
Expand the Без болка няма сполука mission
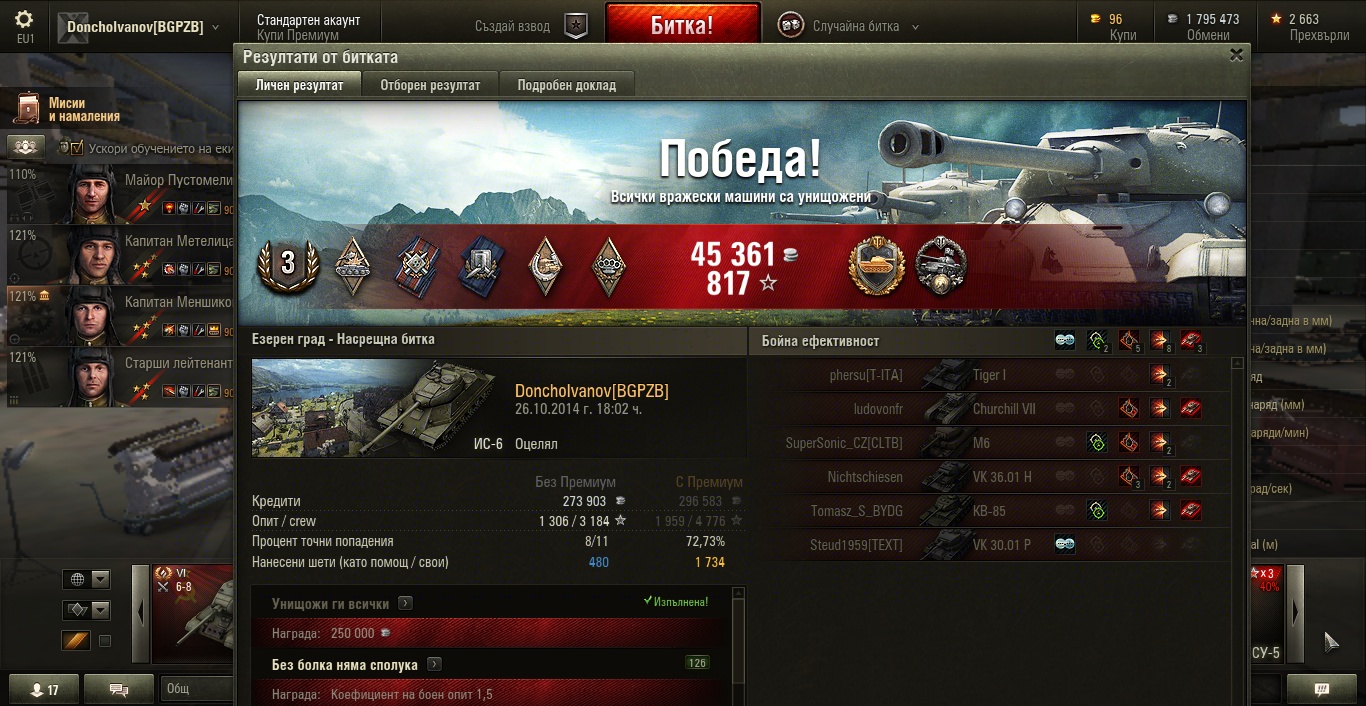pyautogui.click(x=435, y=664)
